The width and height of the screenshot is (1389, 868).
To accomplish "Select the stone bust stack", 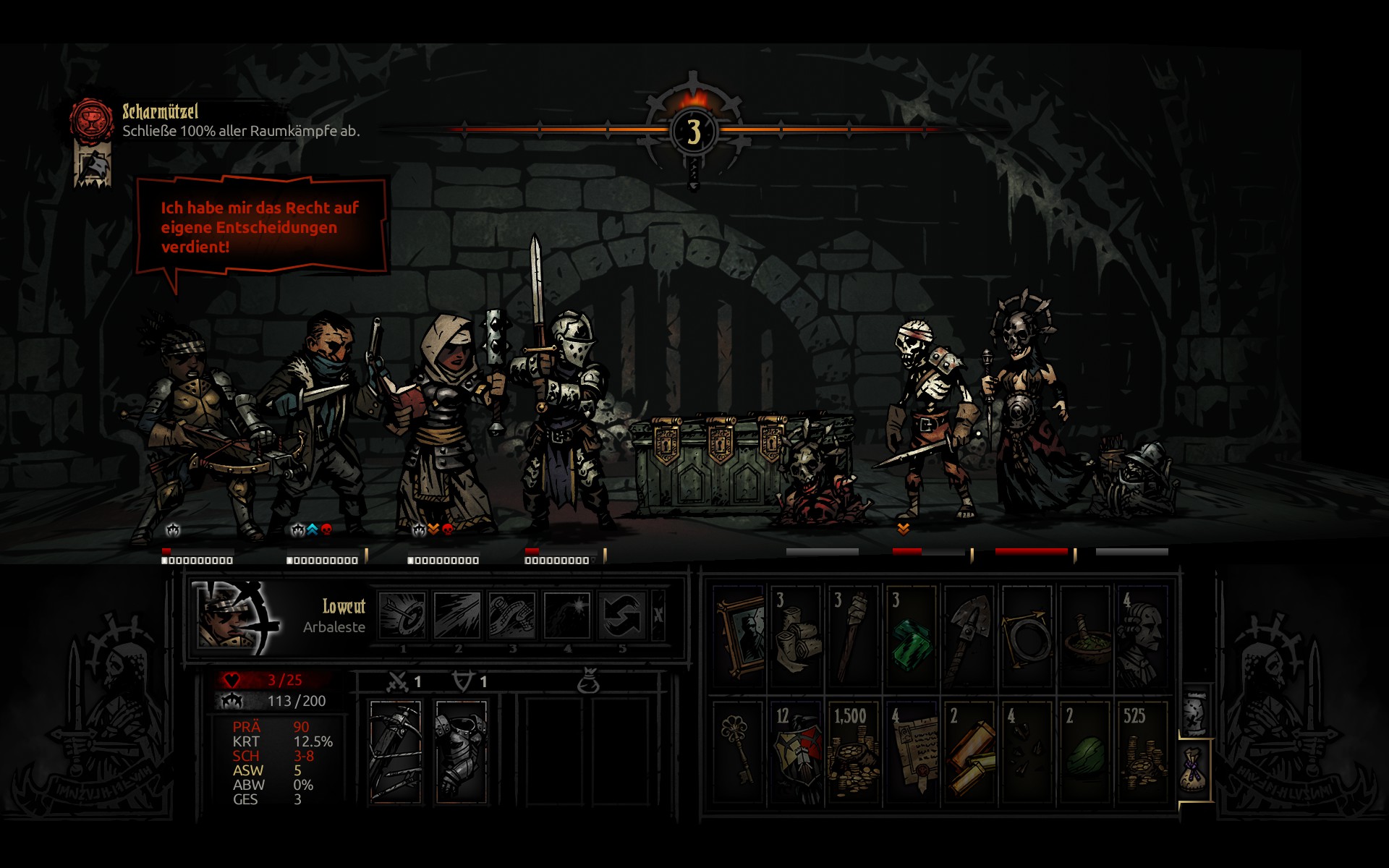I will pos(1143,637).
